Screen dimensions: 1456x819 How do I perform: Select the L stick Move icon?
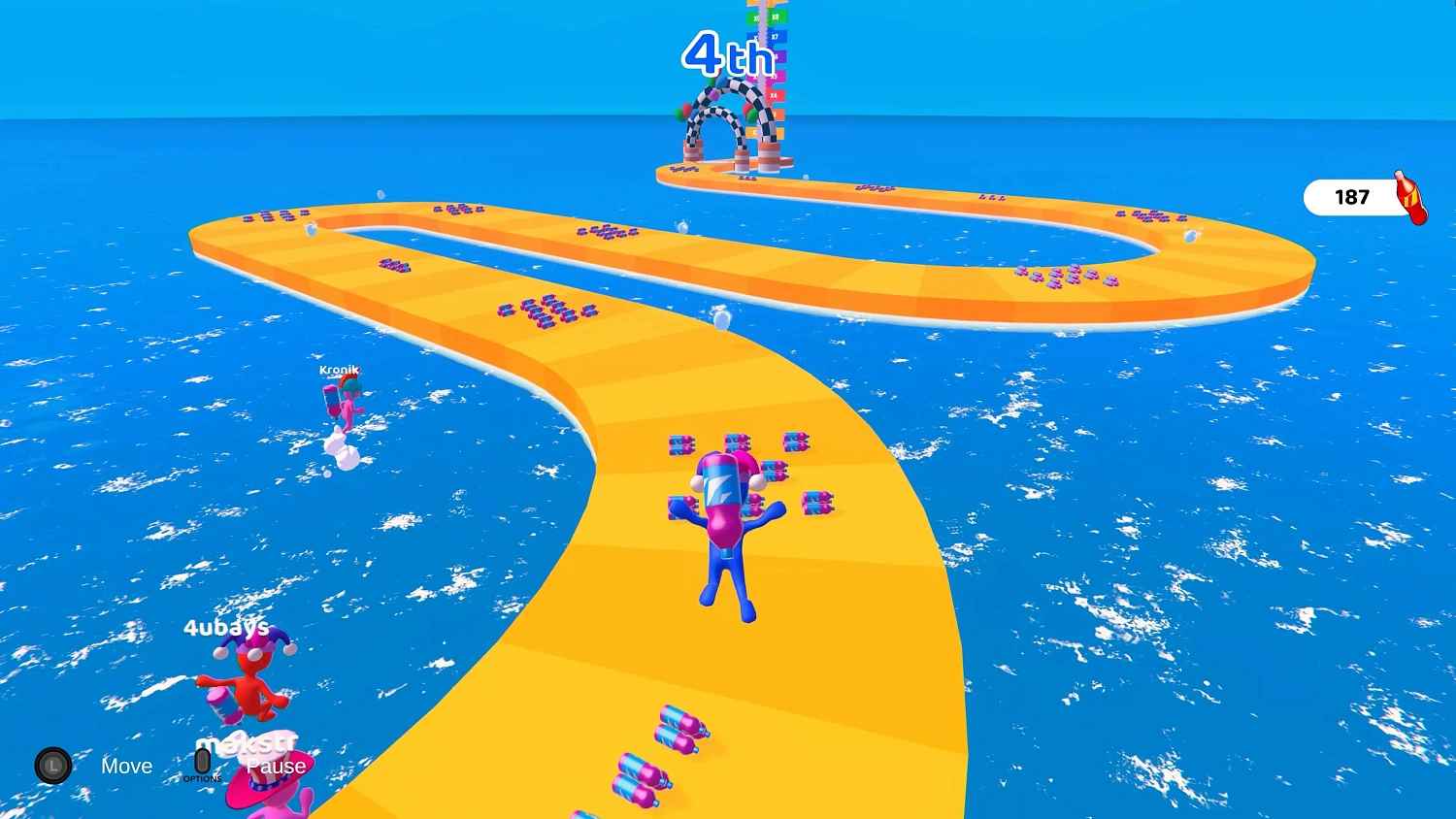tap(55, 766)
